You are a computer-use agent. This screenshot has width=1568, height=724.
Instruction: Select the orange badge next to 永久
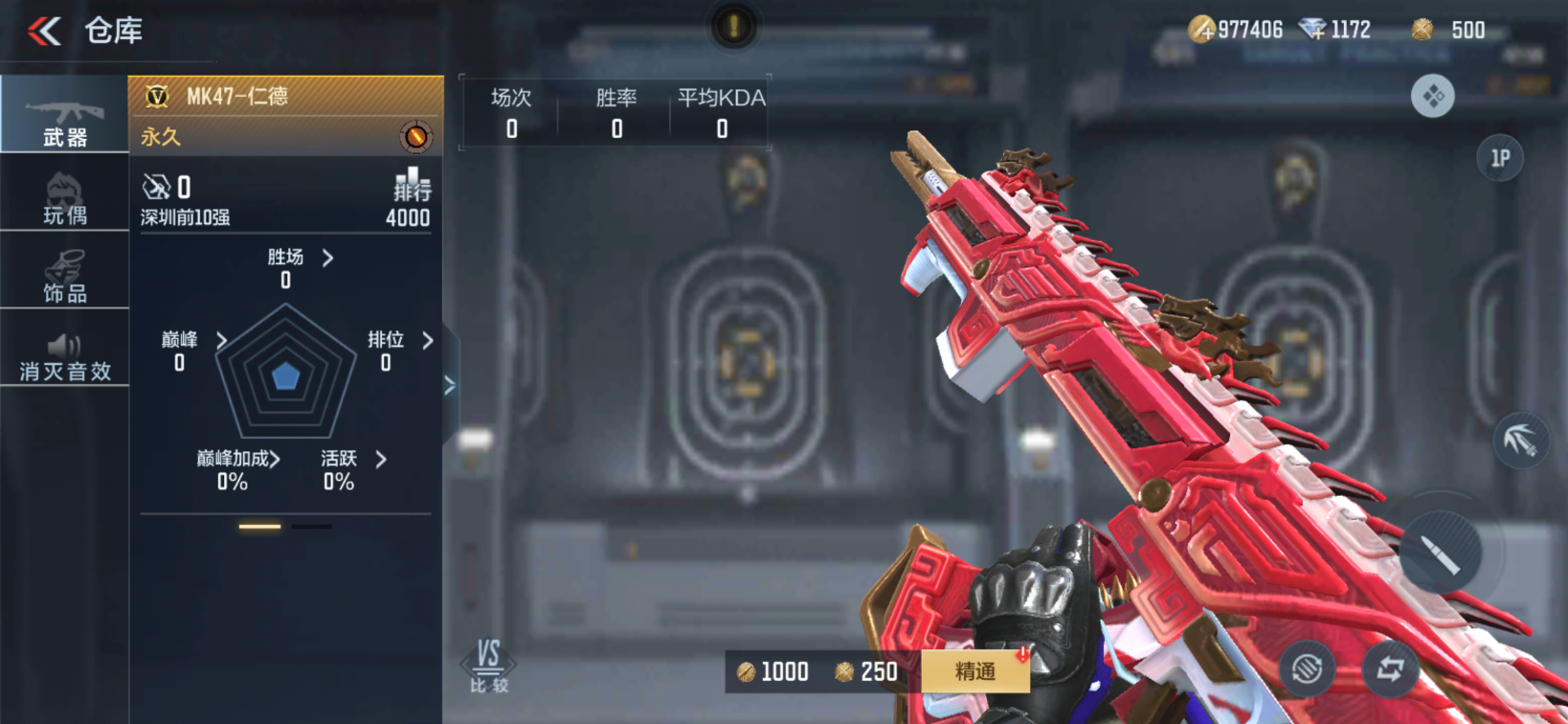[x=415, y=137]
